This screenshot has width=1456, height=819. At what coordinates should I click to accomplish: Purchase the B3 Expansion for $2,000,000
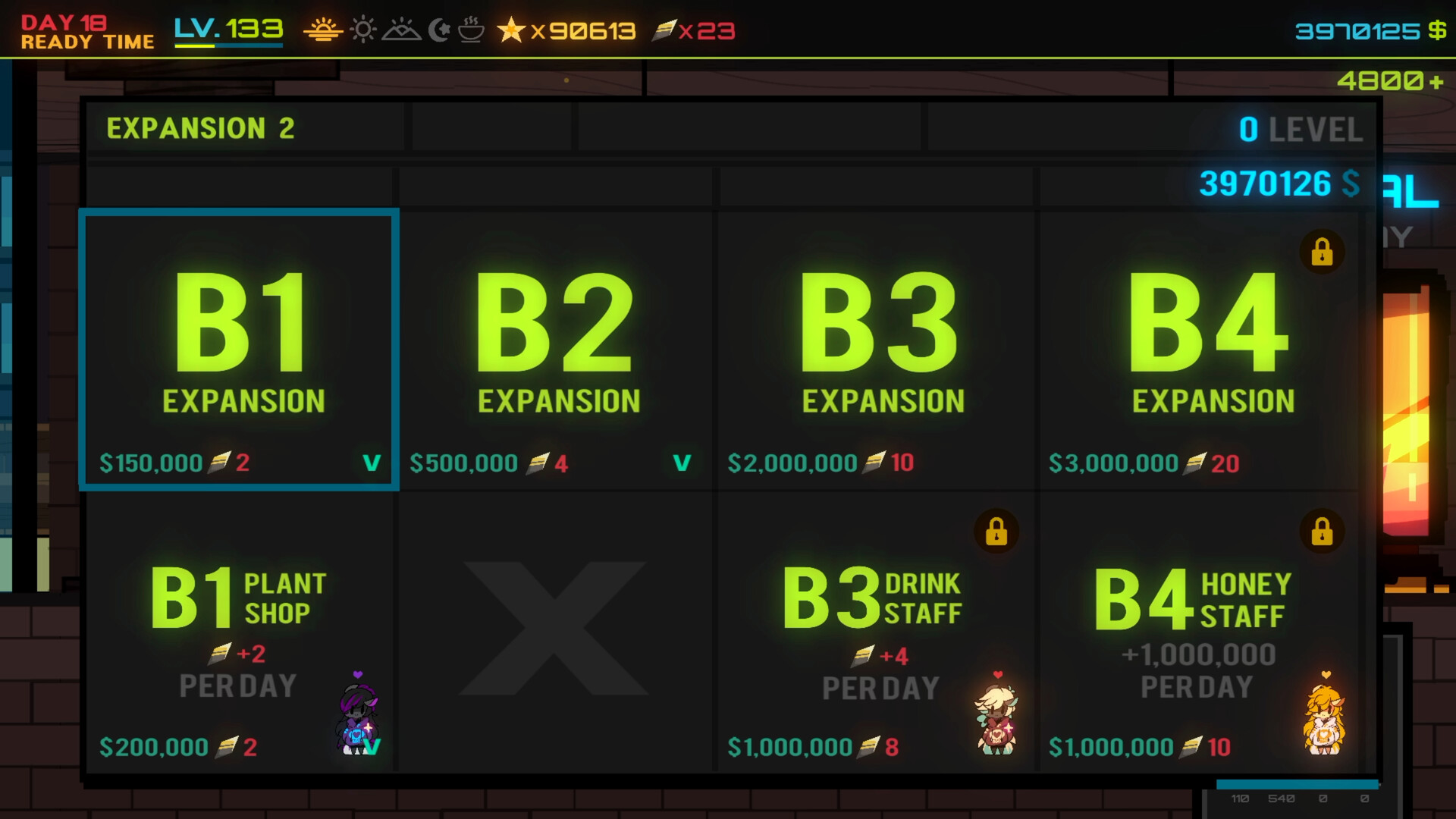point(876,349)
